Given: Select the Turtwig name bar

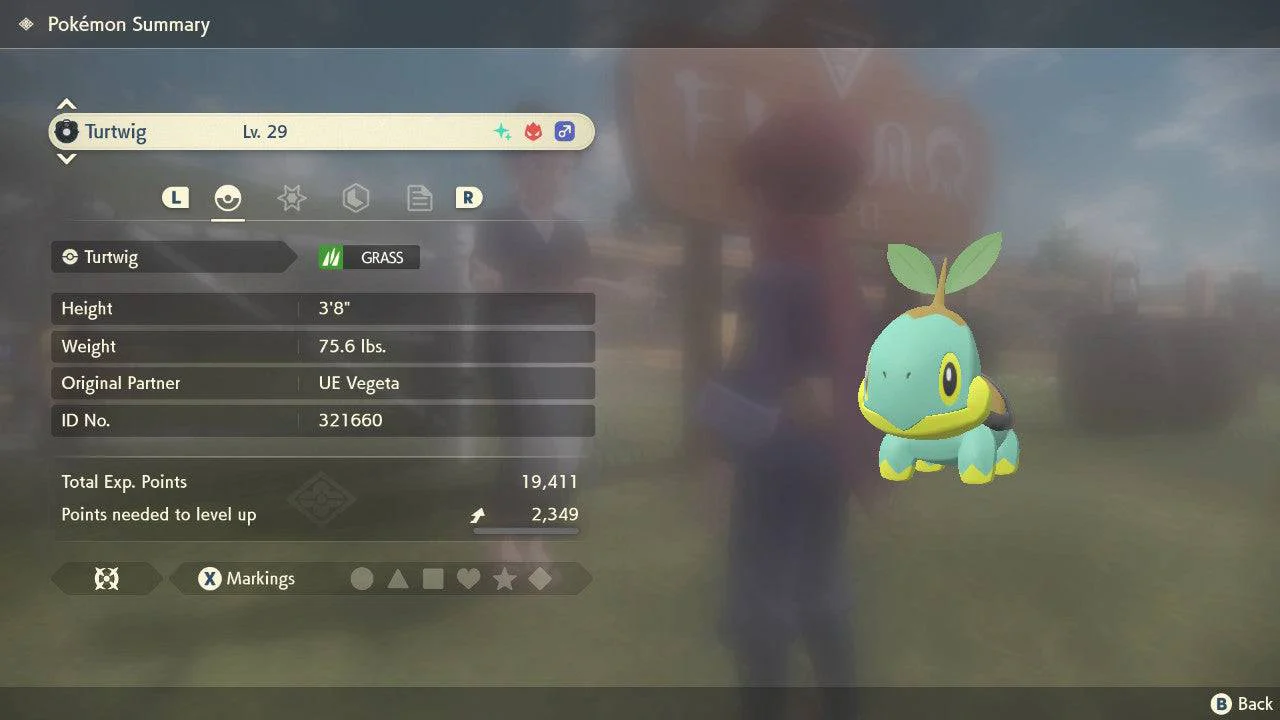Looking at the screenshot, I should click(x=320, y=132).
